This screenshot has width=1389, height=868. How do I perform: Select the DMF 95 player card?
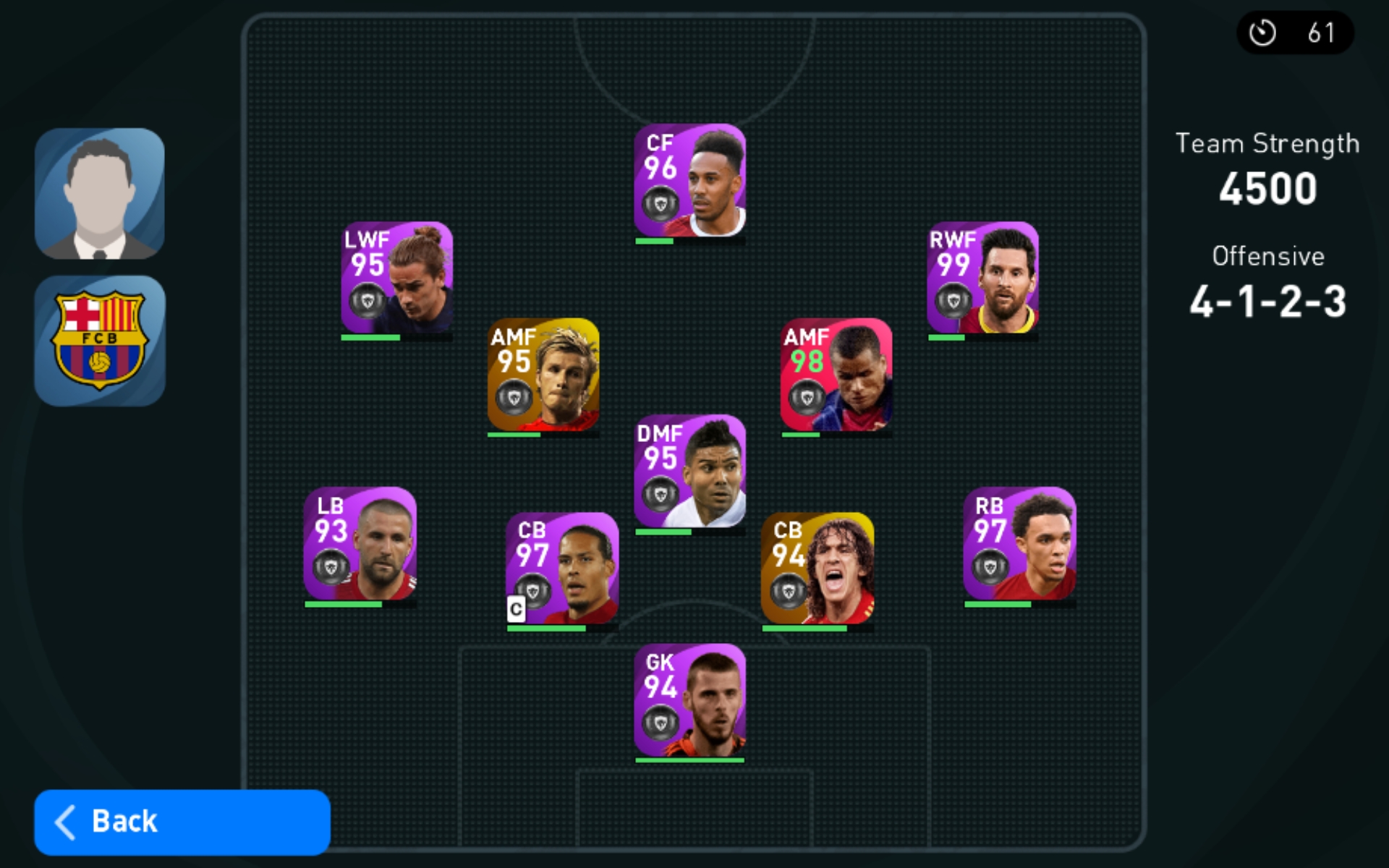point(689,471)
